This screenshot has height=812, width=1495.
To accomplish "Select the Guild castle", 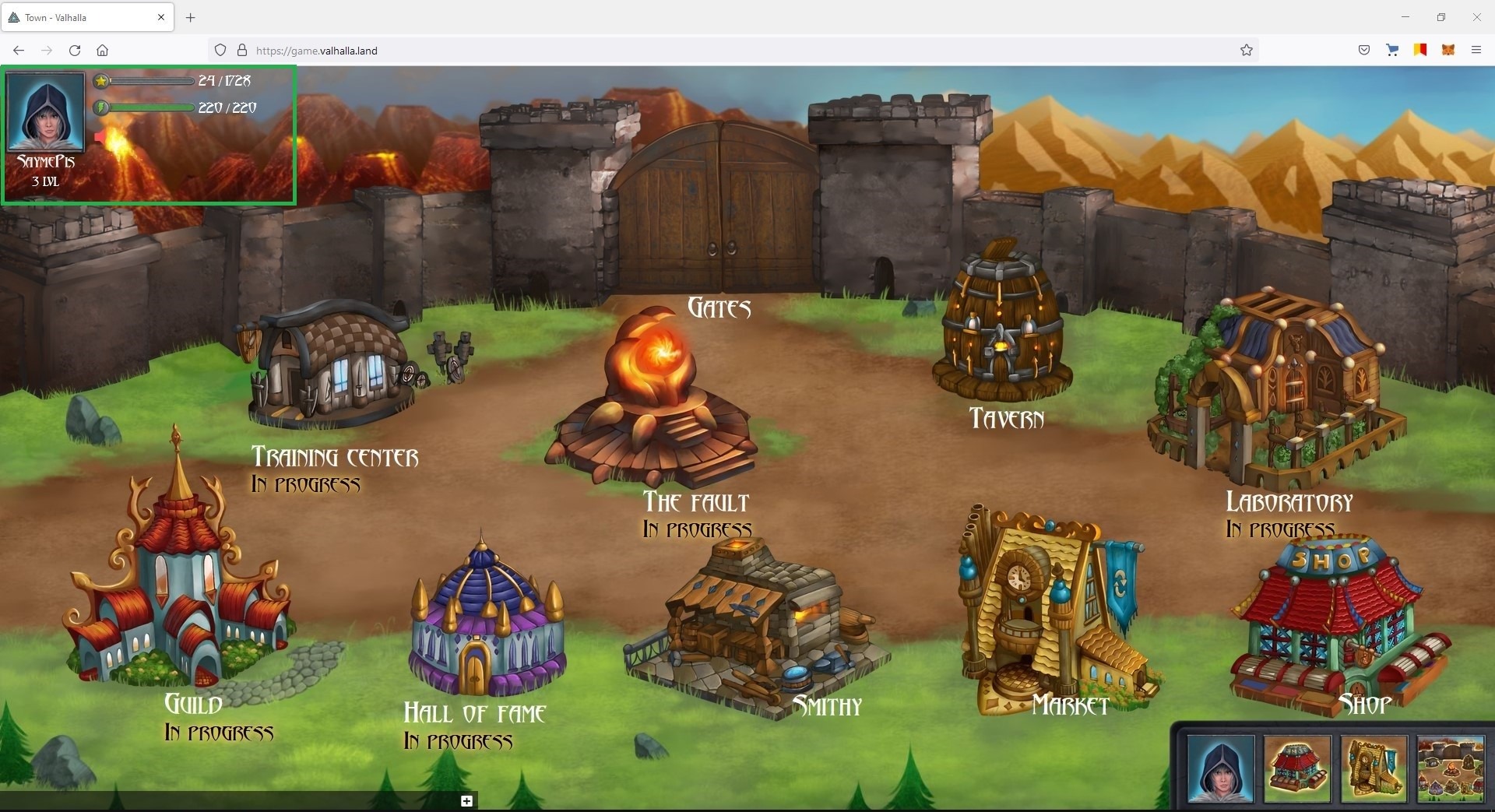I will [x=179, y=576].
